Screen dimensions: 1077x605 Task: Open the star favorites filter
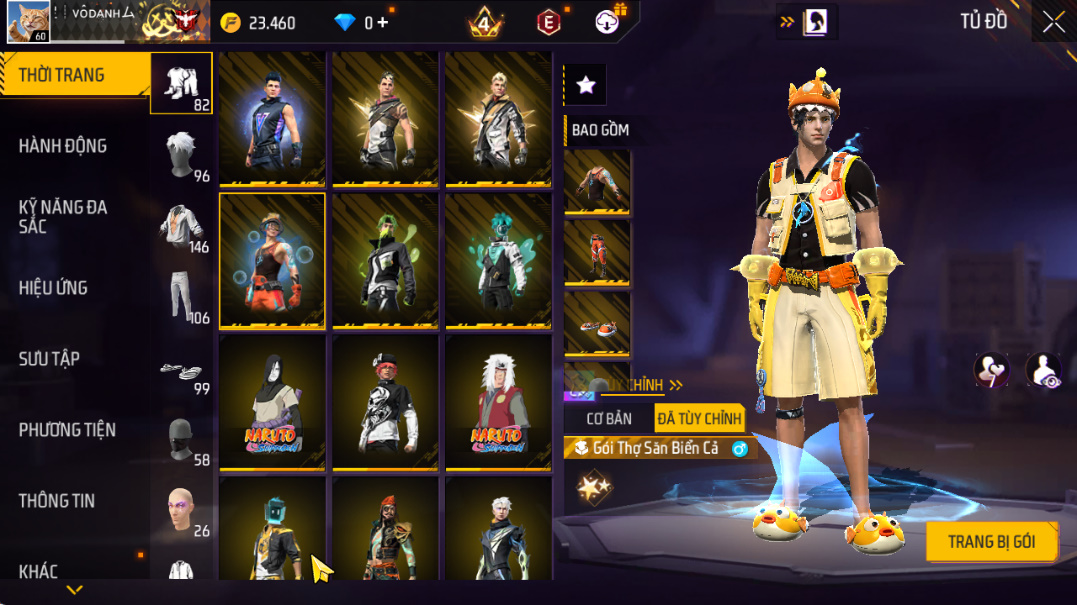pos(586,86)
